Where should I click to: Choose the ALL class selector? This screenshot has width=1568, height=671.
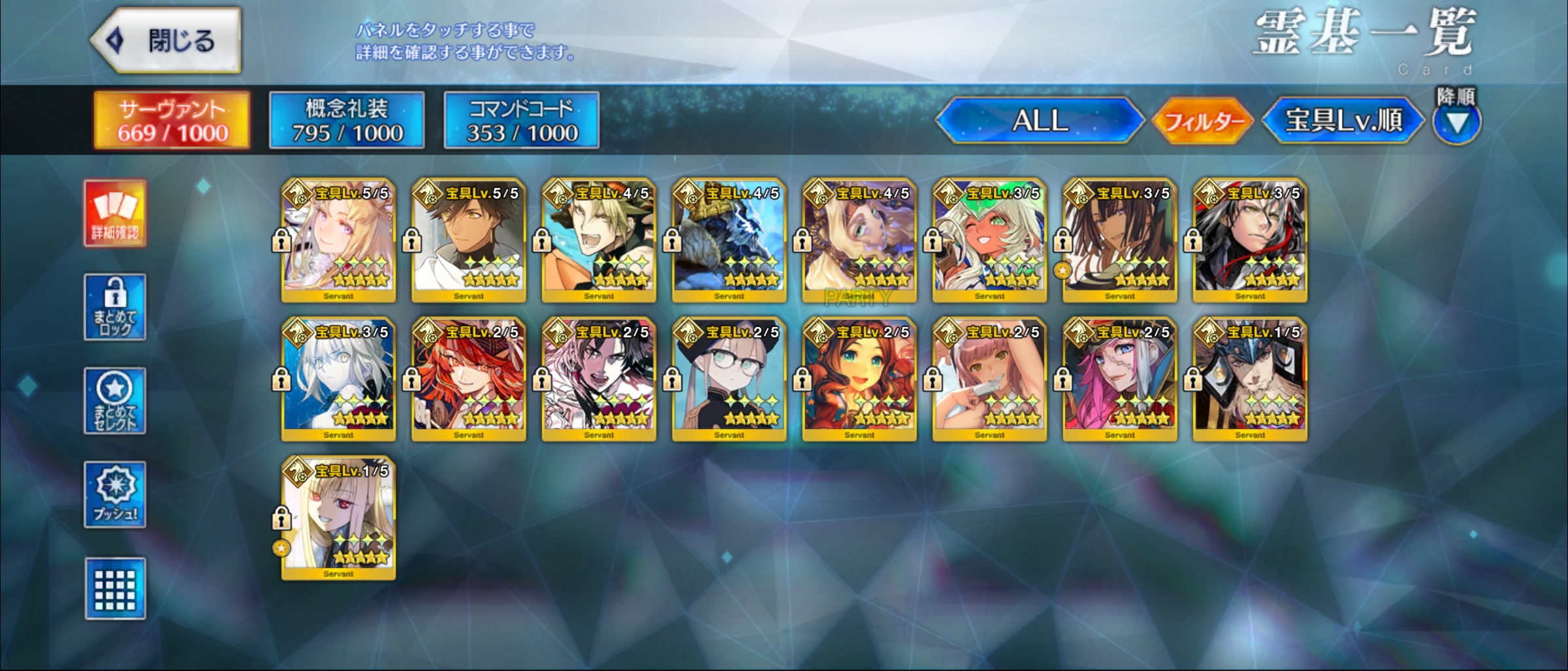[x=1040, y=121]
